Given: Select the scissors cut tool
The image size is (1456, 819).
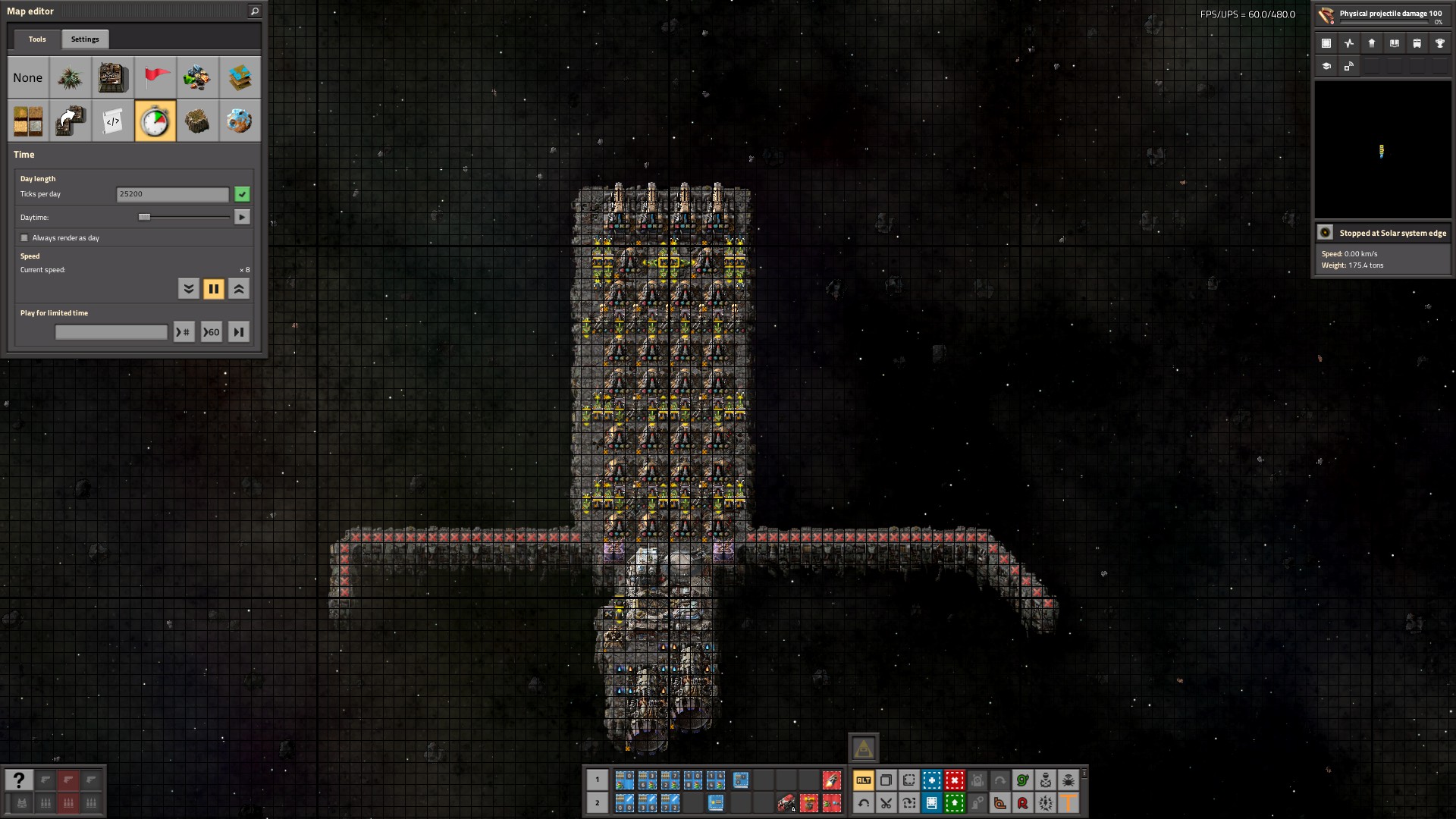Looking at the screenshot, I should click(x=886, y=803).
